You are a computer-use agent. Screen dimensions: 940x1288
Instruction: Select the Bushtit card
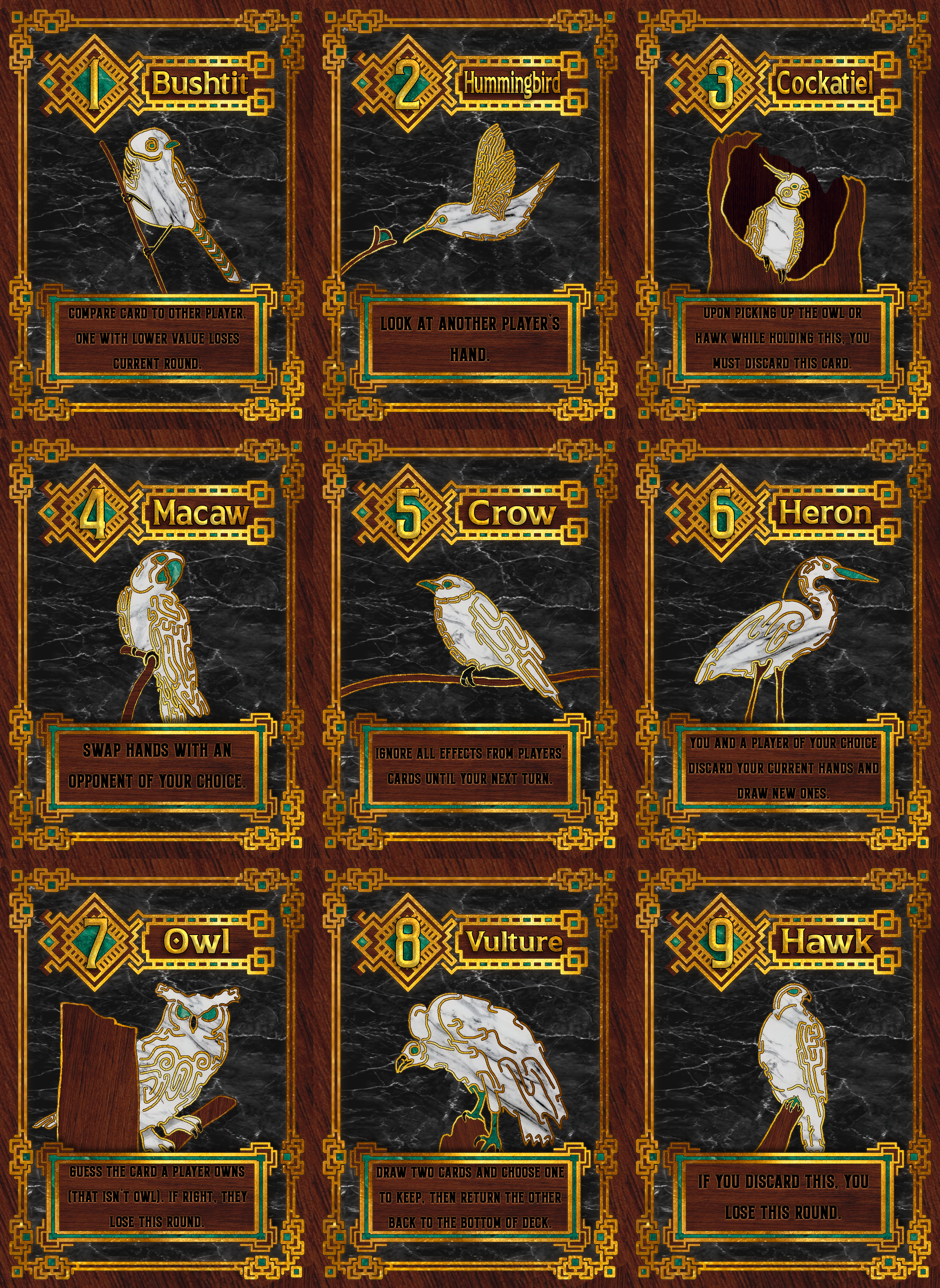[156, 216]
